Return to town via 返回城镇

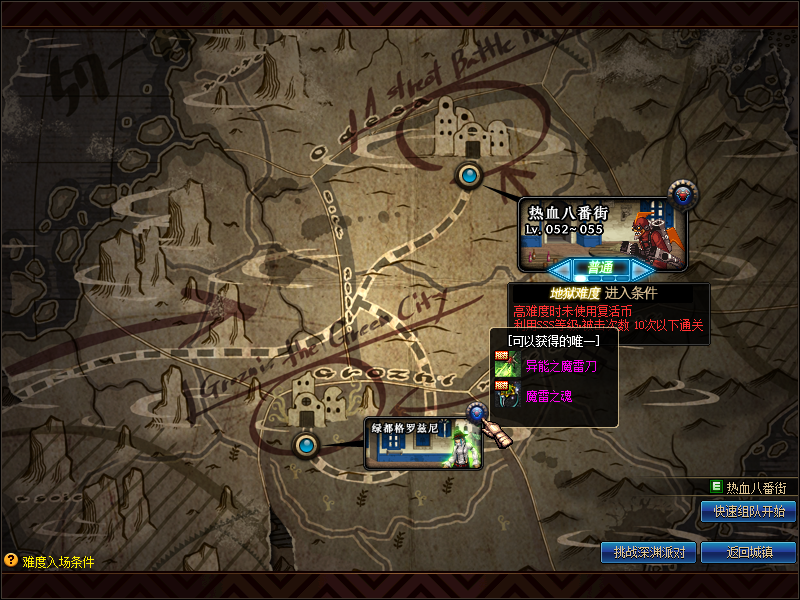coord(748,552)
